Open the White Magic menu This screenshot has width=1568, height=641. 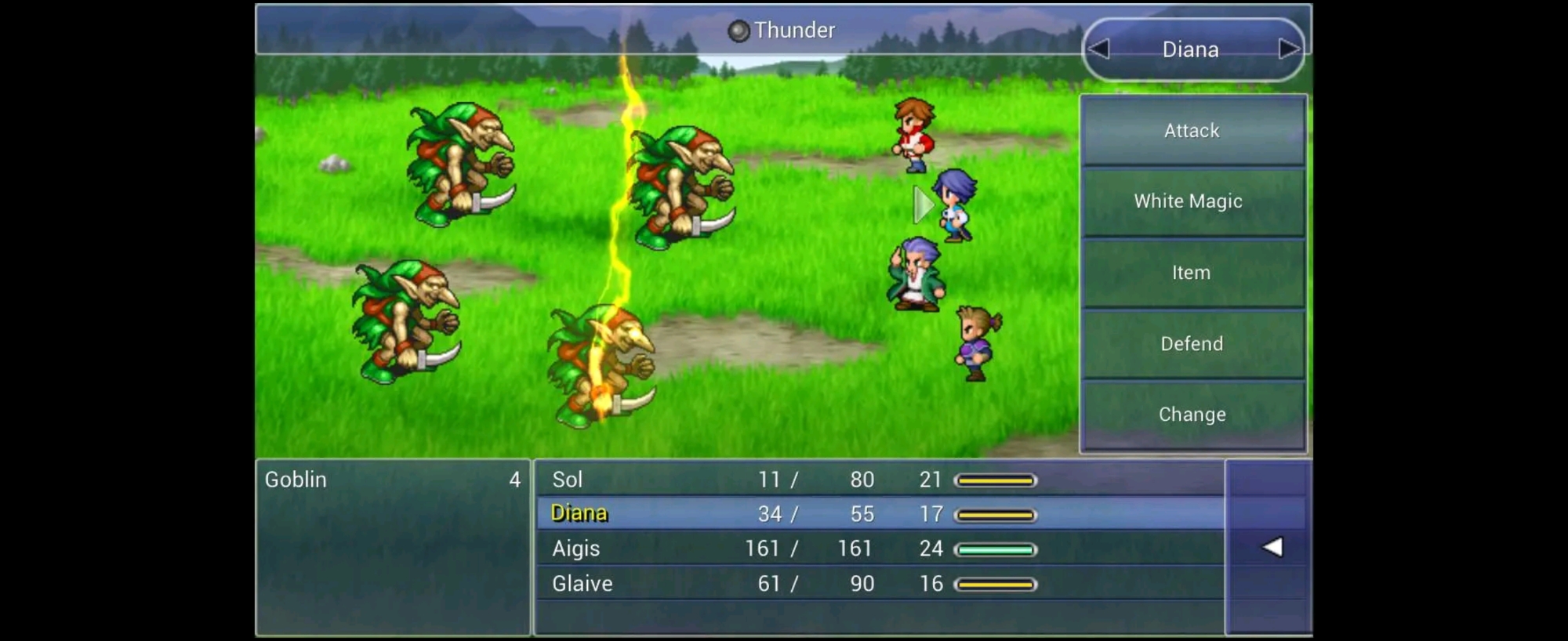pos(1192,201)
